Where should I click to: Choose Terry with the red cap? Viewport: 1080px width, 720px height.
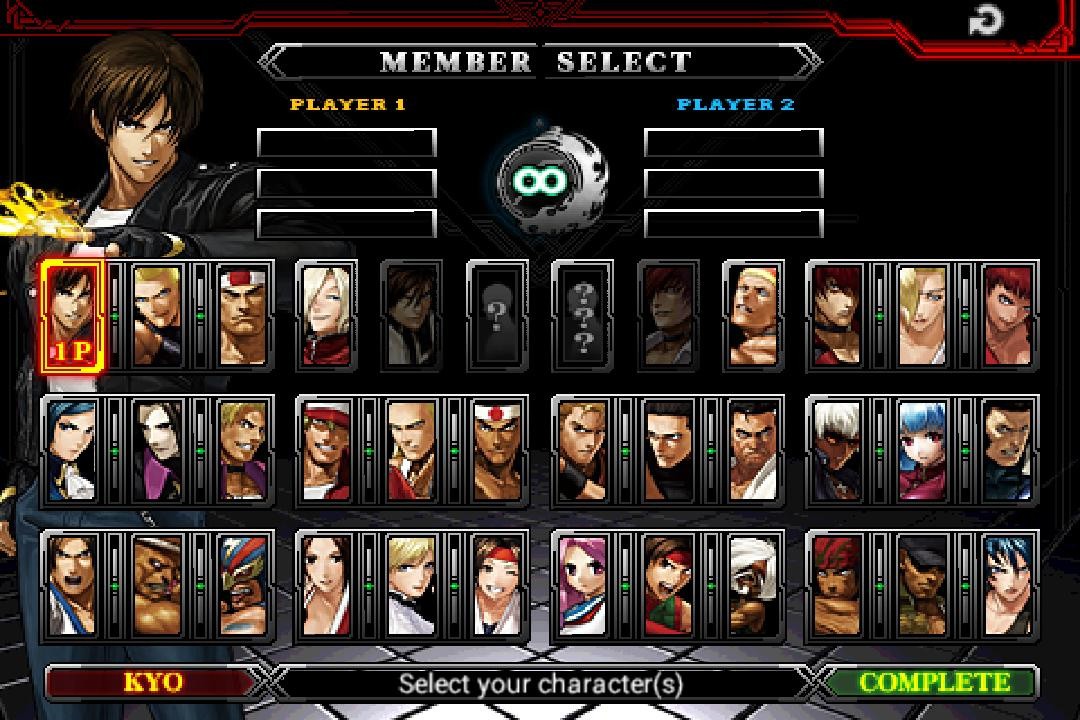coord(326,451)
